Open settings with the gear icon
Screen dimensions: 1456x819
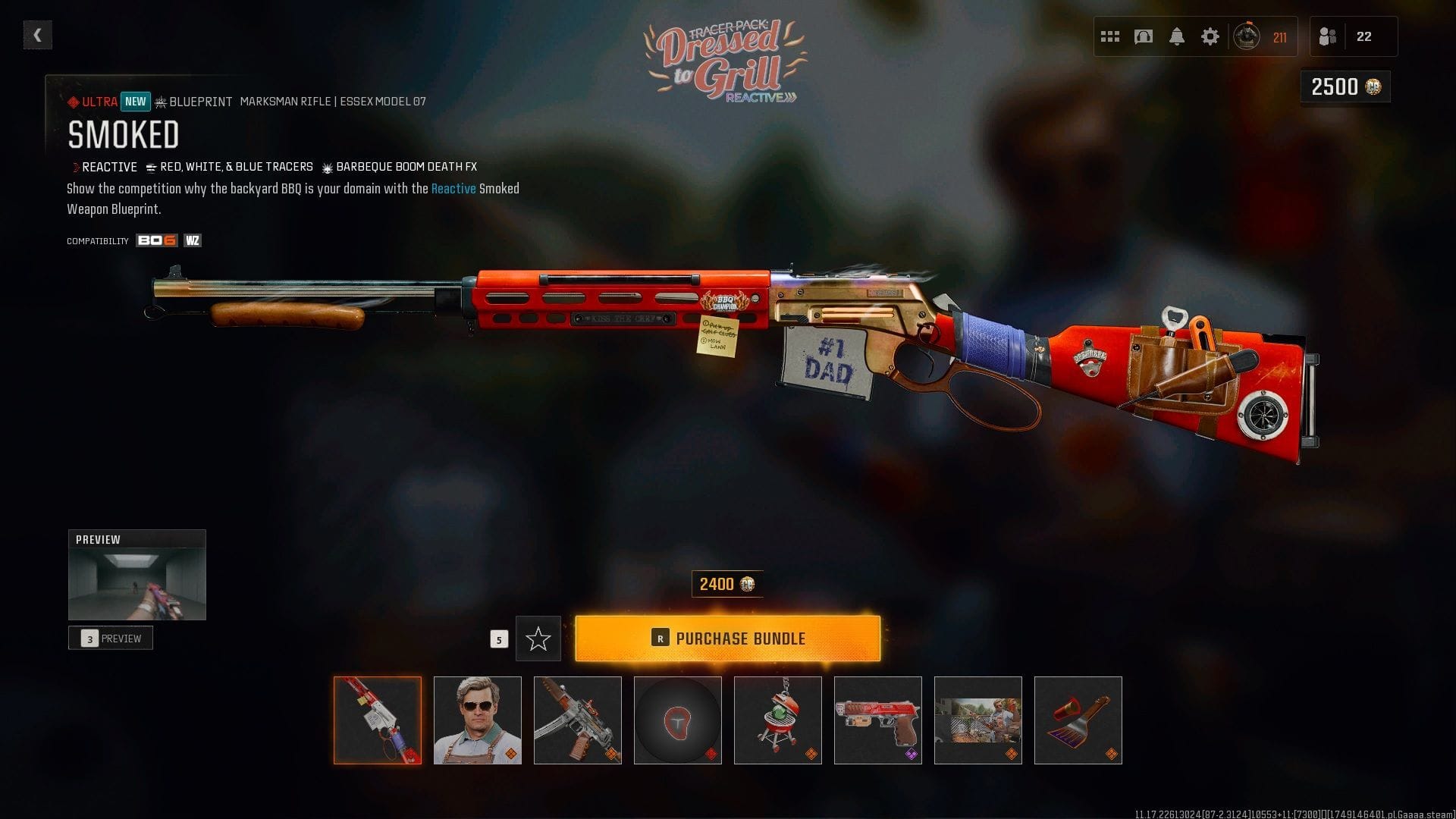(1211, 35)
